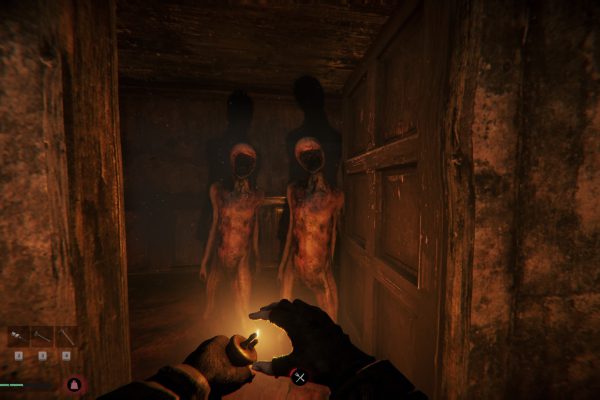
Task: Select the hotbar slot with the white-tipped tool
Action: click(x=18, y=337)
